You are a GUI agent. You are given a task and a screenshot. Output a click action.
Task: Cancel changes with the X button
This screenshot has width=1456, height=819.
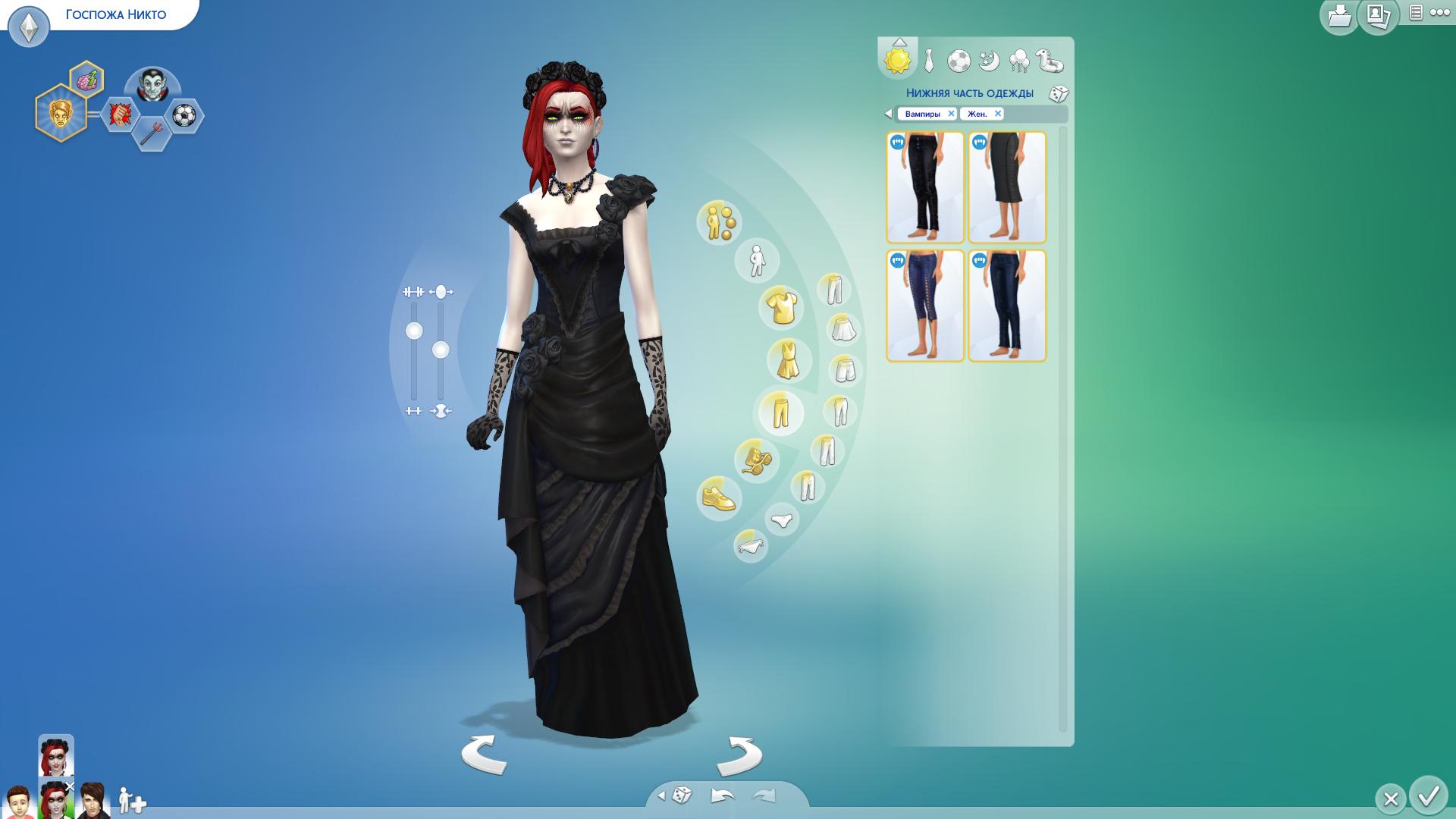point(1390,799)
